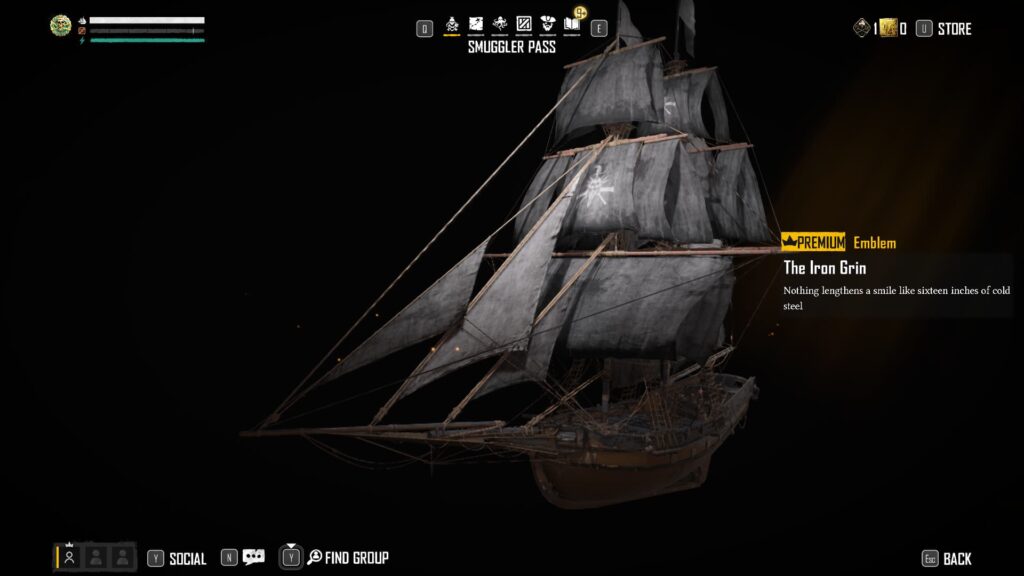This screenshot has width=1024, height=576.
Task: Click the player avatar at top left
Action: pyautogui.click(x=61, y=26)
